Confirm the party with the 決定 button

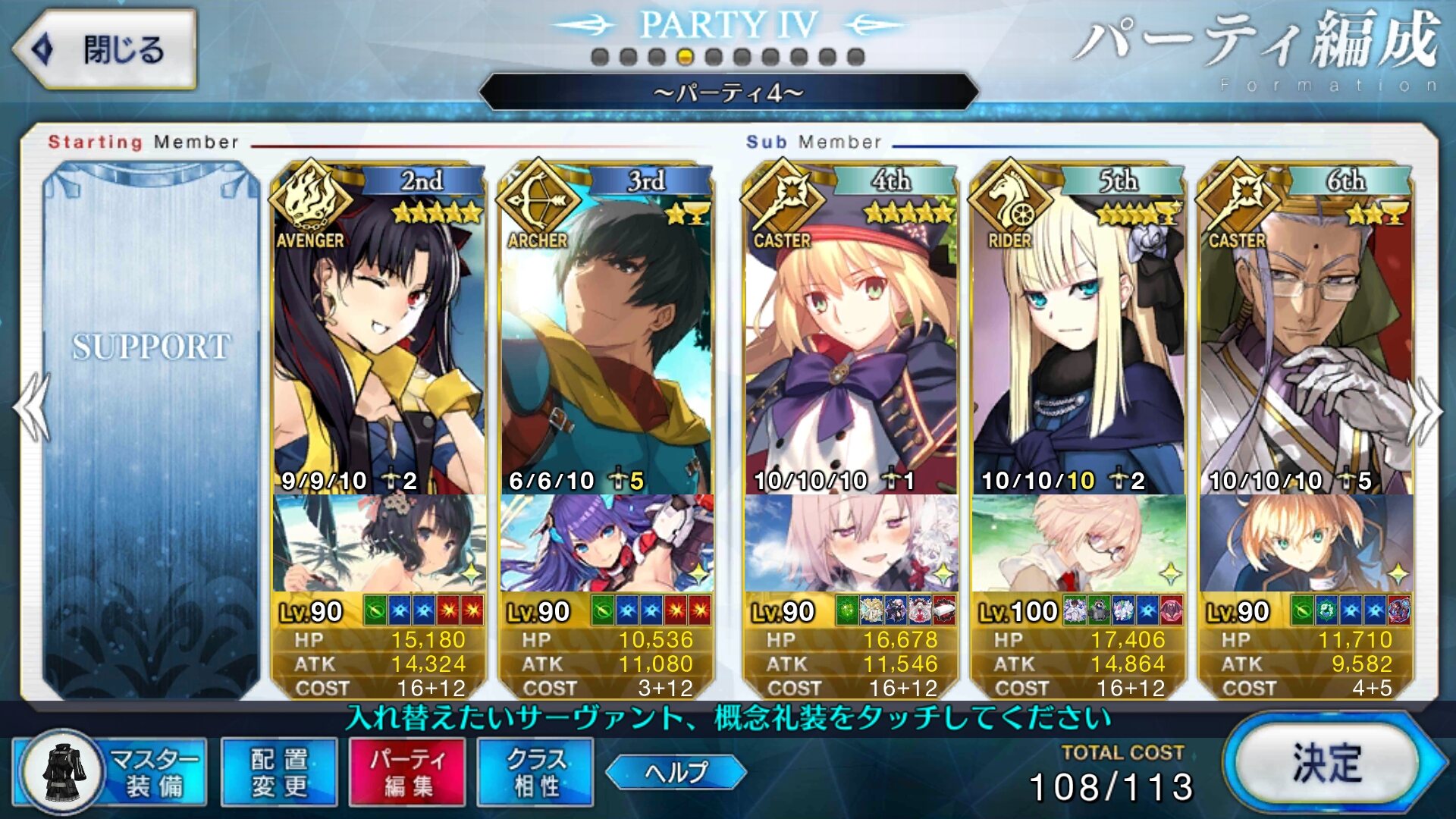1327,763
